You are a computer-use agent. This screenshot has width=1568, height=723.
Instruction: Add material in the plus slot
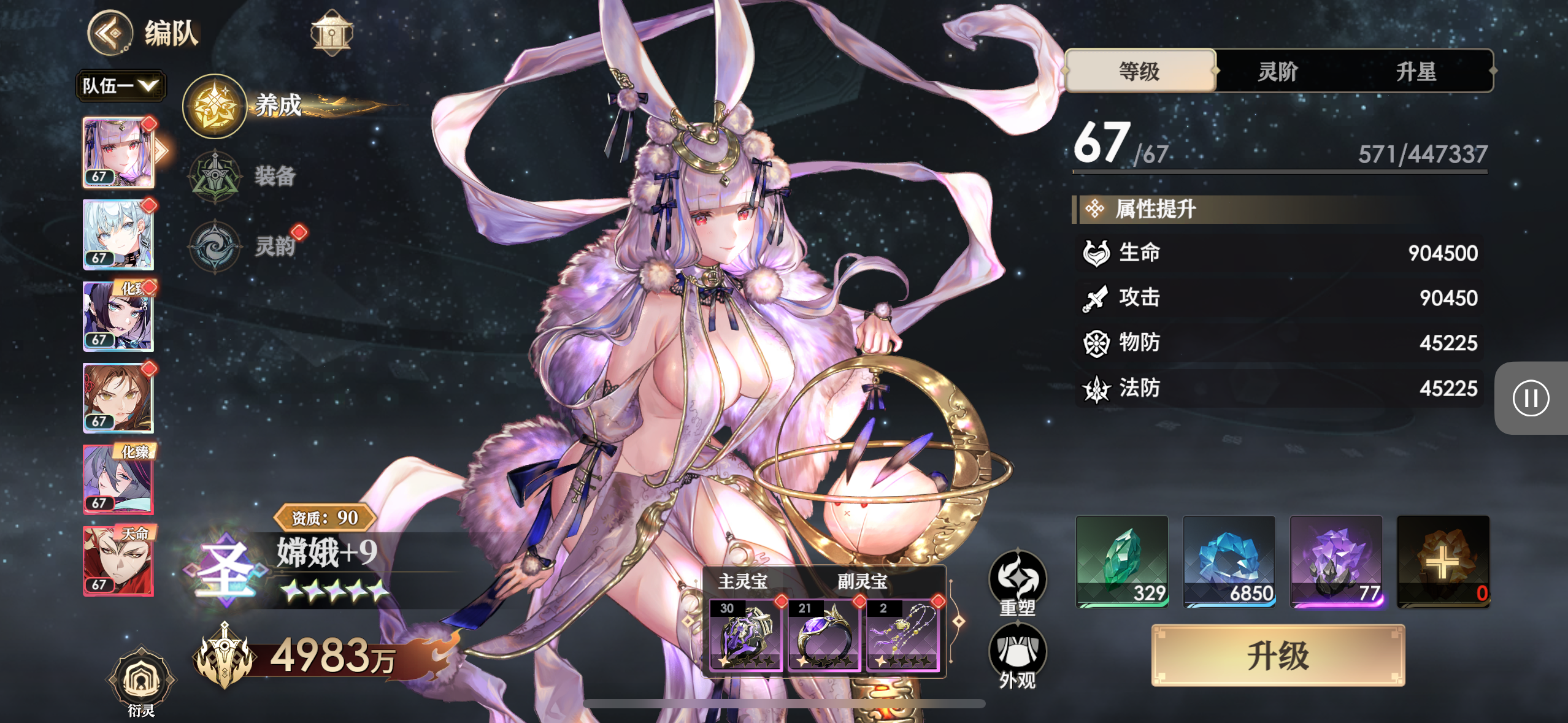click(x=1443, y=561)
